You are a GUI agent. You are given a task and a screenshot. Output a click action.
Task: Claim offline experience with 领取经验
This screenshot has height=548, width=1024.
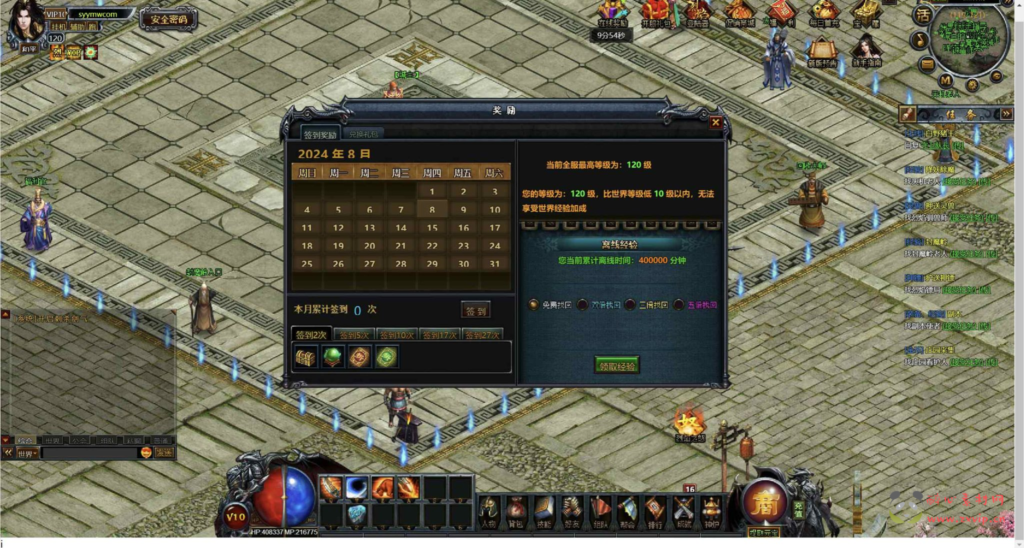(616, 364)
